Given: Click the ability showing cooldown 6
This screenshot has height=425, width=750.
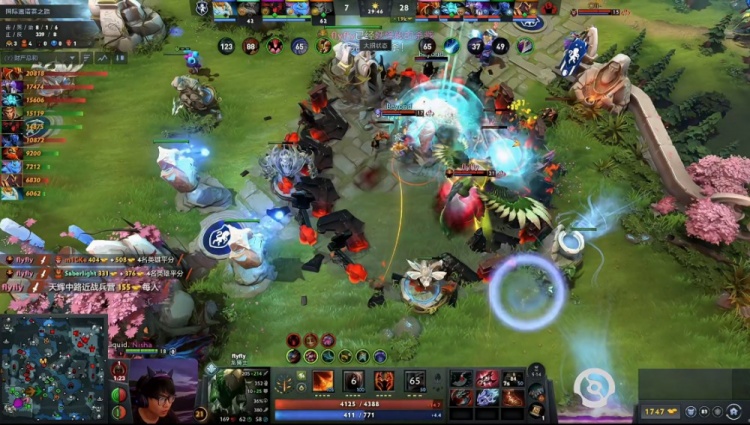Looking at the screenshot, I should point(354,381).
